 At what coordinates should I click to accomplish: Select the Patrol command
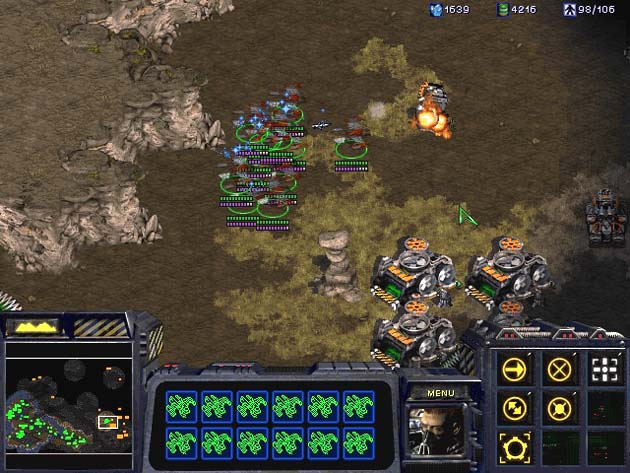point(515,408)
